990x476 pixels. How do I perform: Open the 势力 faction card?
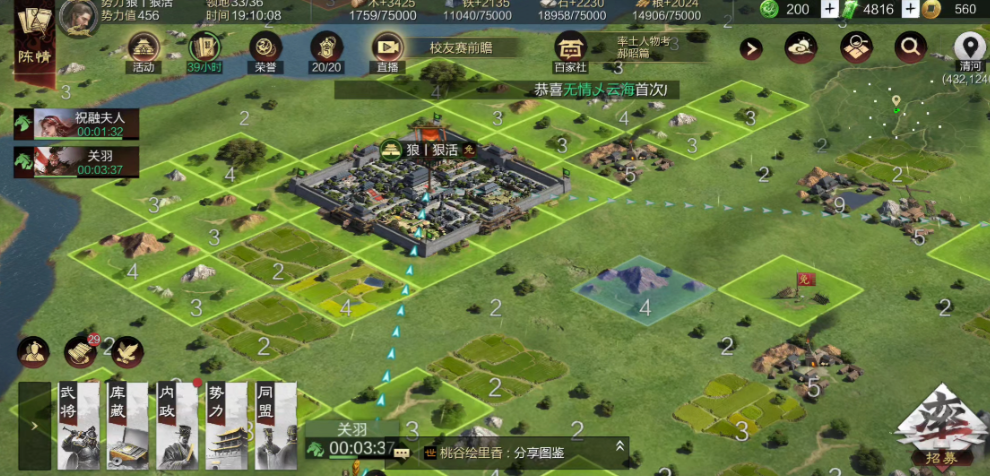[x=226, y=425]
